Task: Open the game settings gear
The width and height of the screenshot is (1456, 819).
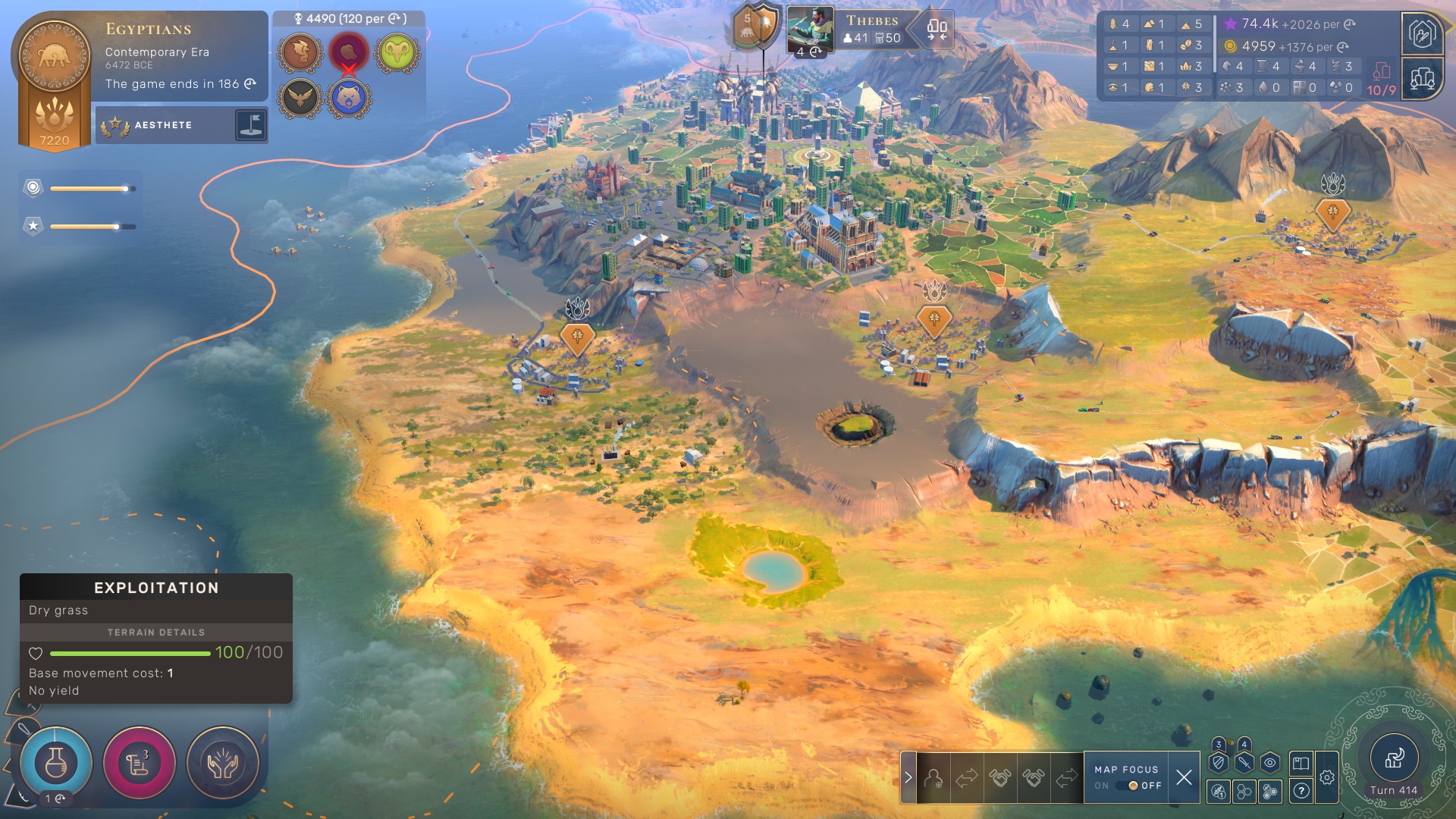Action: 1327,777
